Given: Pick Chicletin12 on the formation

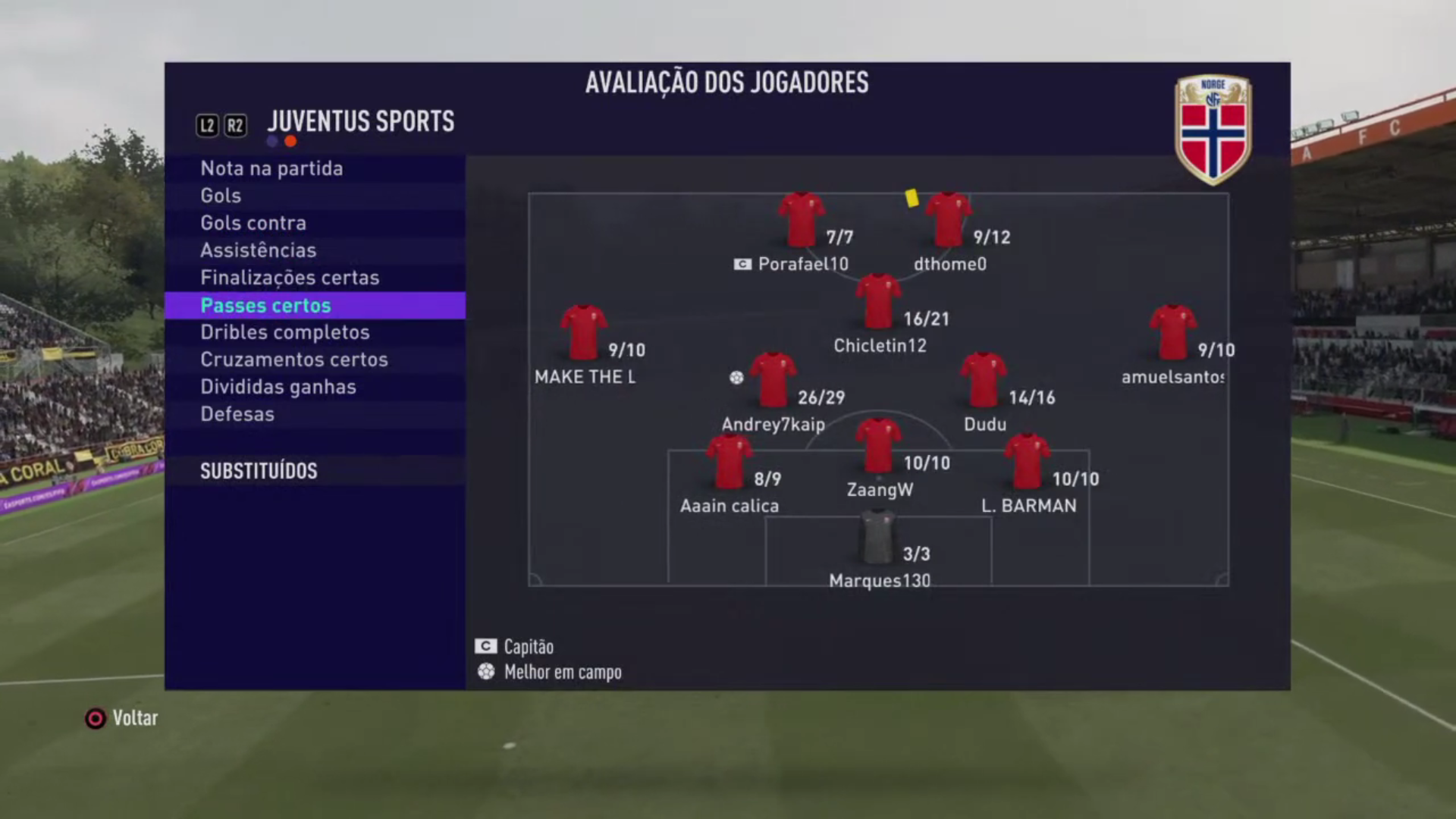Looking at the screenshot, I should [x=878, y=302].
